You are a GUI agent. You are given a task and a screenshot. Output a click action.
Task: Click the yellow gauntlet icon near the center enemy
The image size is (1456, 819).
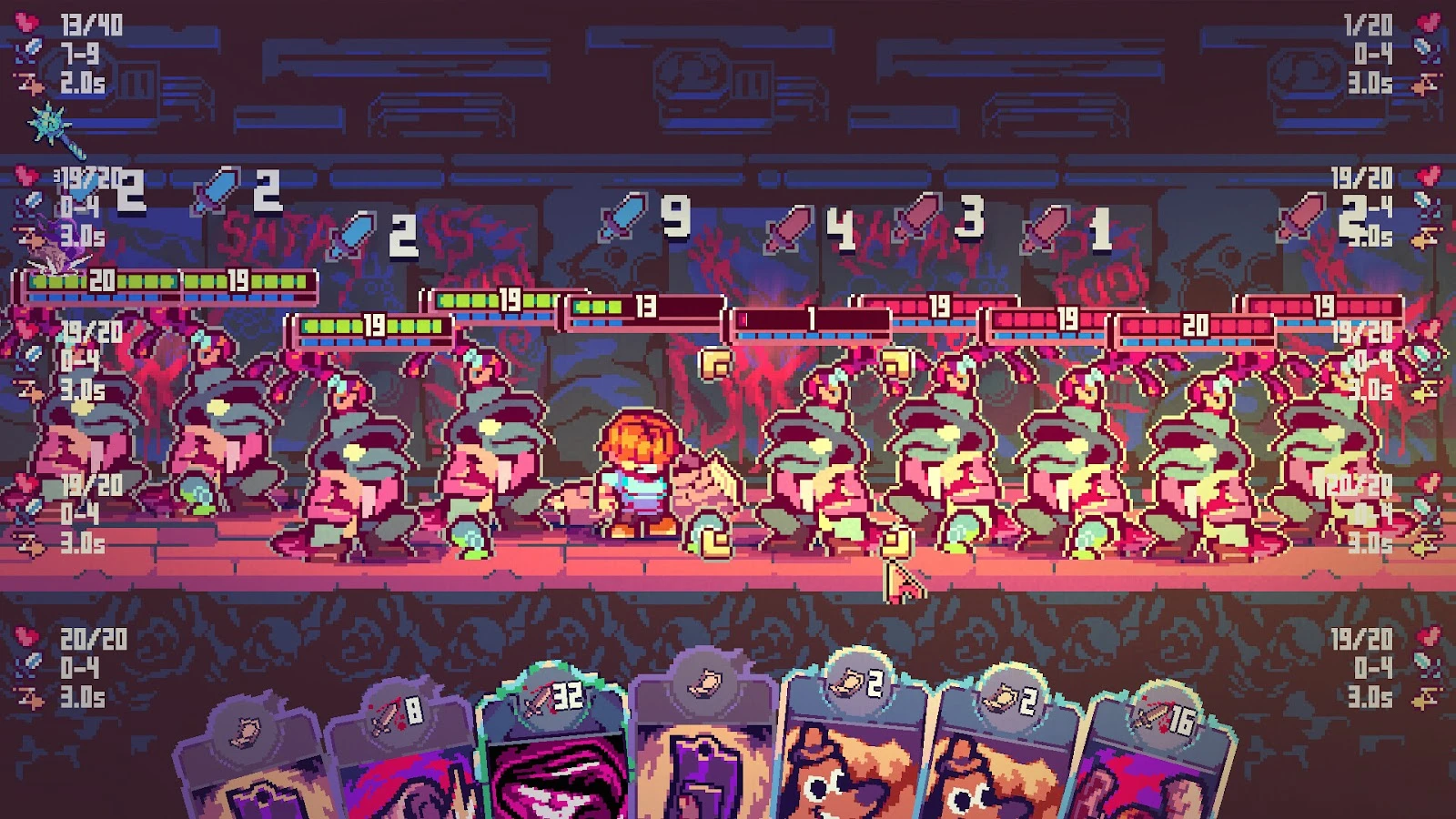point(716,365)
